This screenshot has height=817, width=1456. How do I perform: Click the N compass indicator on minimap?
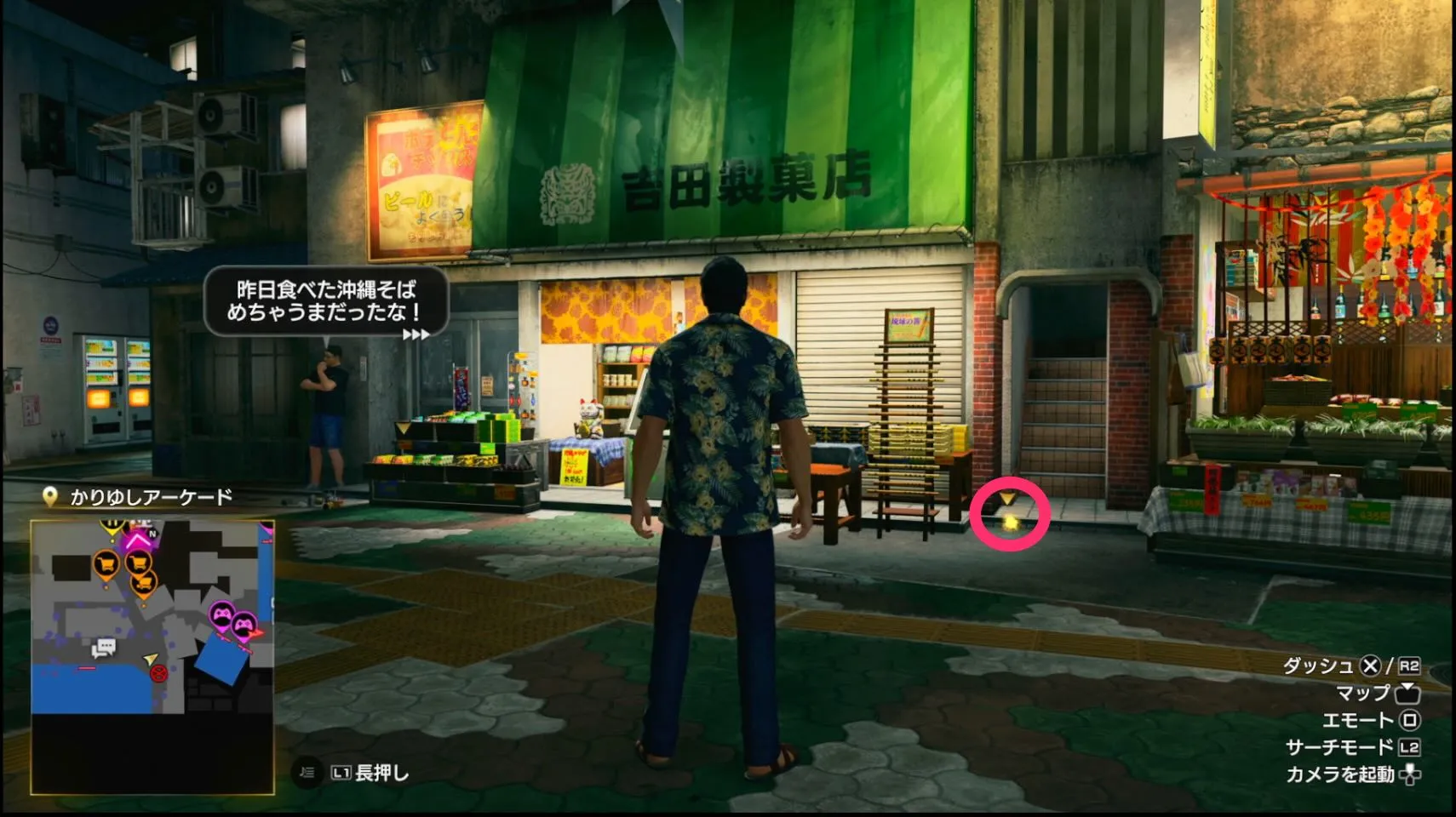[x=152, y=534]
